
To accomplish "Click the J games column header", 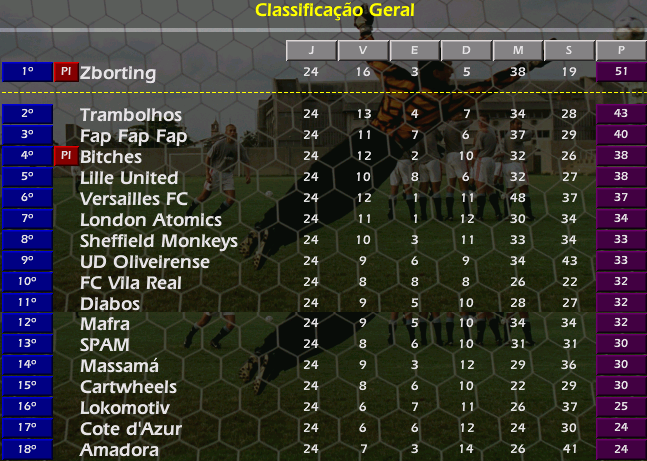I will (x=311, y=51).
